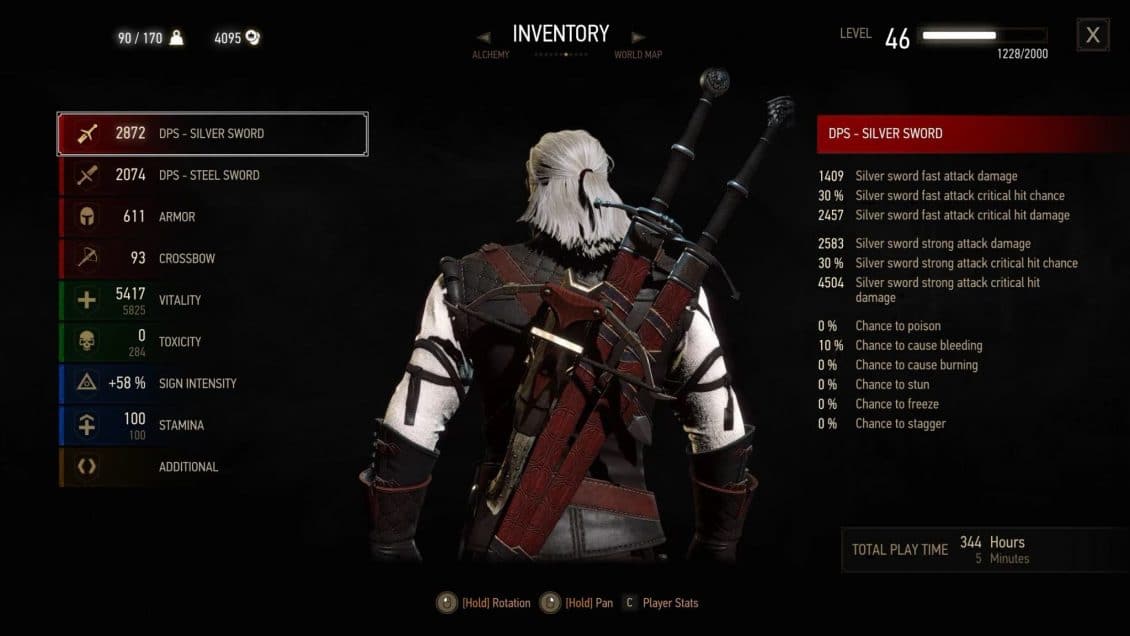Switch to the Alchemy panel
The width and height of the screenshot is (1130, 636).
[491, 55]
